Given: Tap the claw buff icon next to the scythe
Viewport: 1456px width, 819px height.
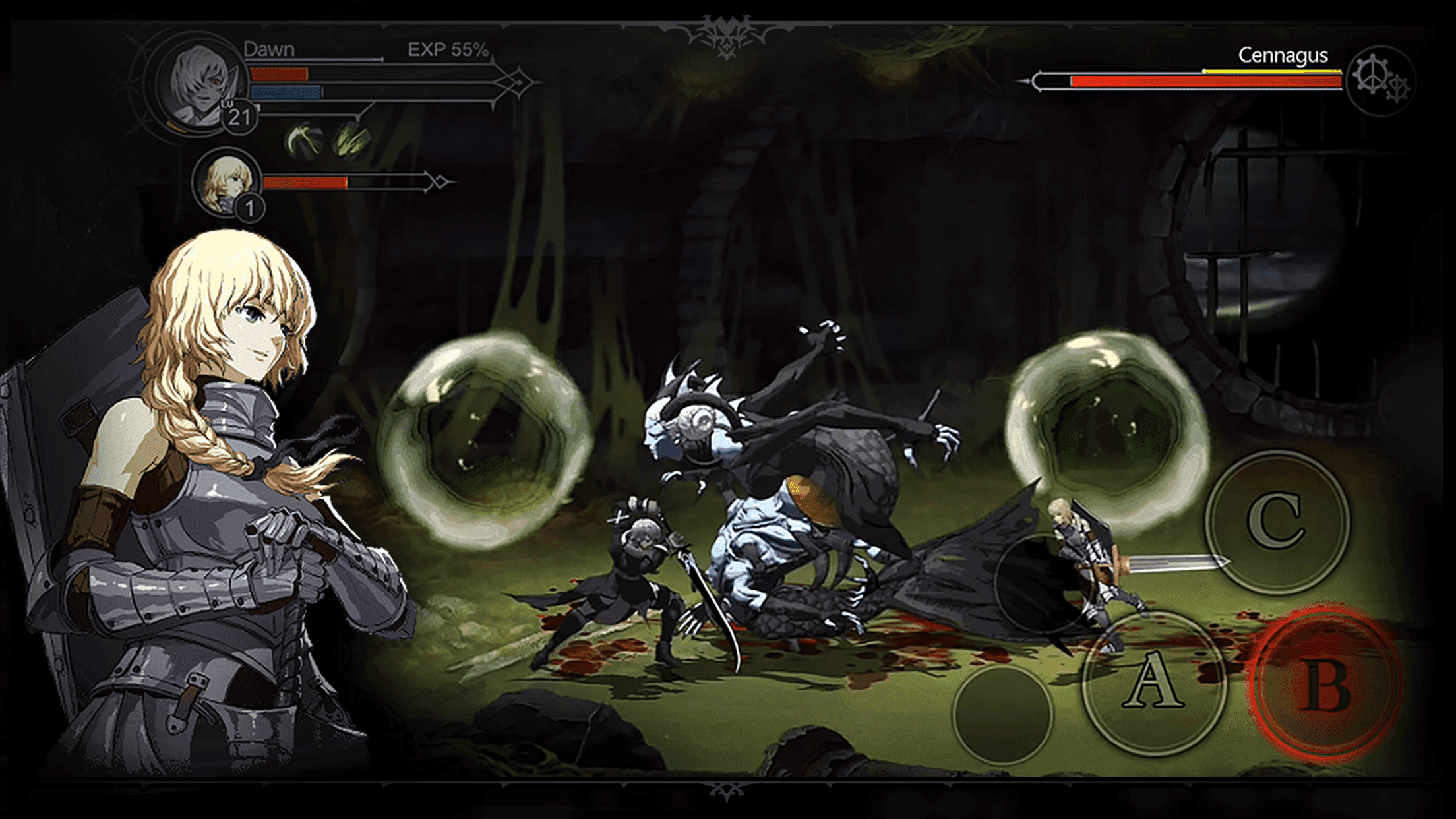Looking at the screenshot, I should click(351, 140).
